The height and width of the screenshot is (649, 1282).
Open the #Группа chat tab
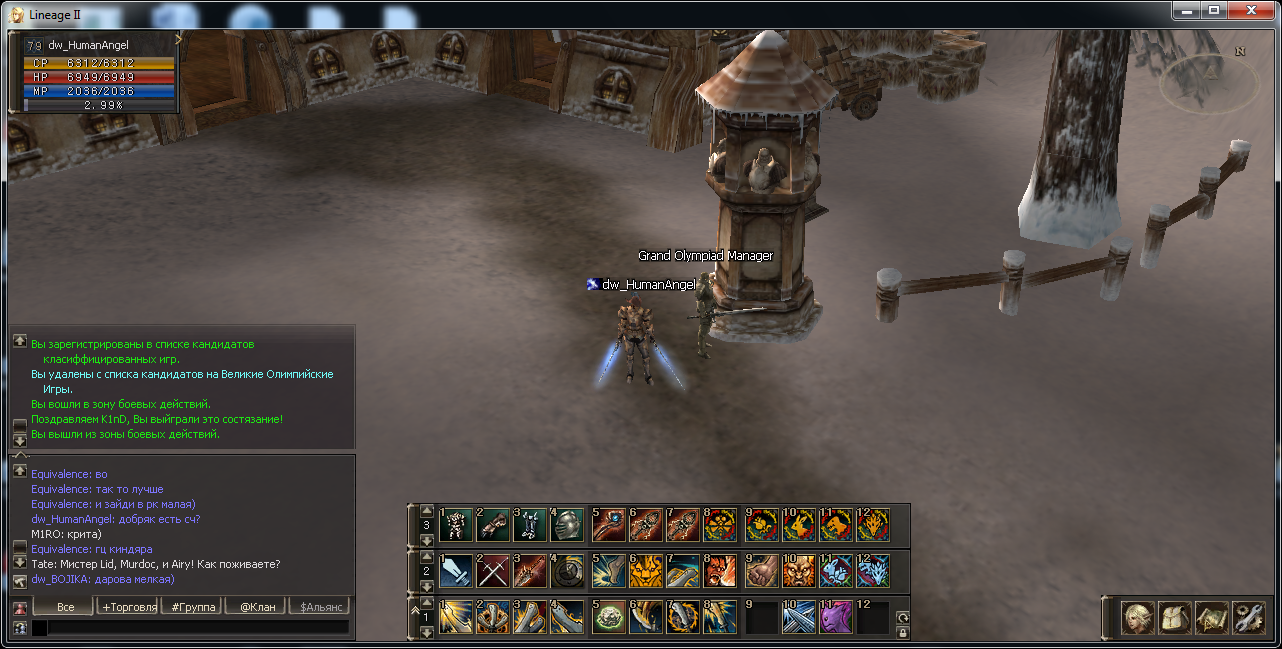click(x=192, y=607)
